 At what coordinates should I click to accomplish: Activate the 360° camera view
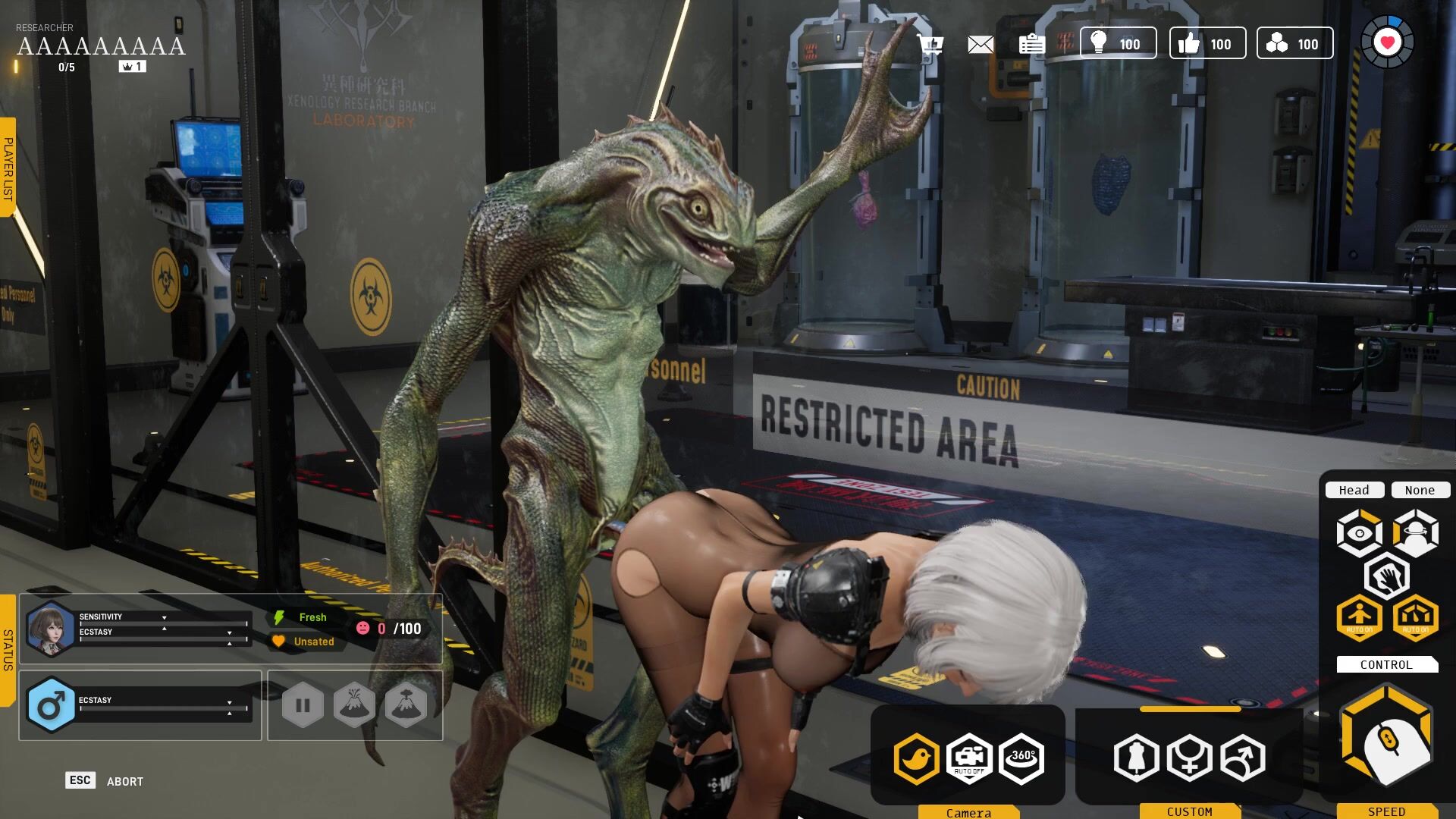point(1021,758)
